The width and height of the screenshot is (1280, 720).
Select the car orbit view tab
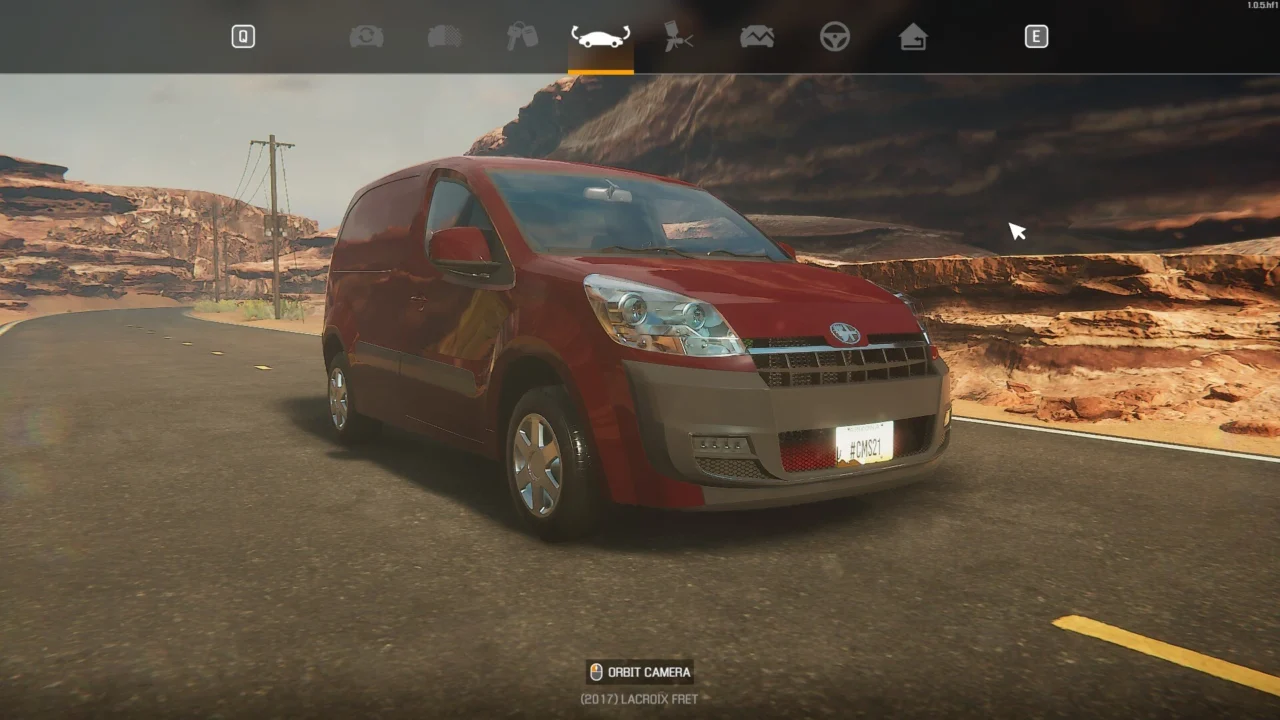(x=600, y=37)
